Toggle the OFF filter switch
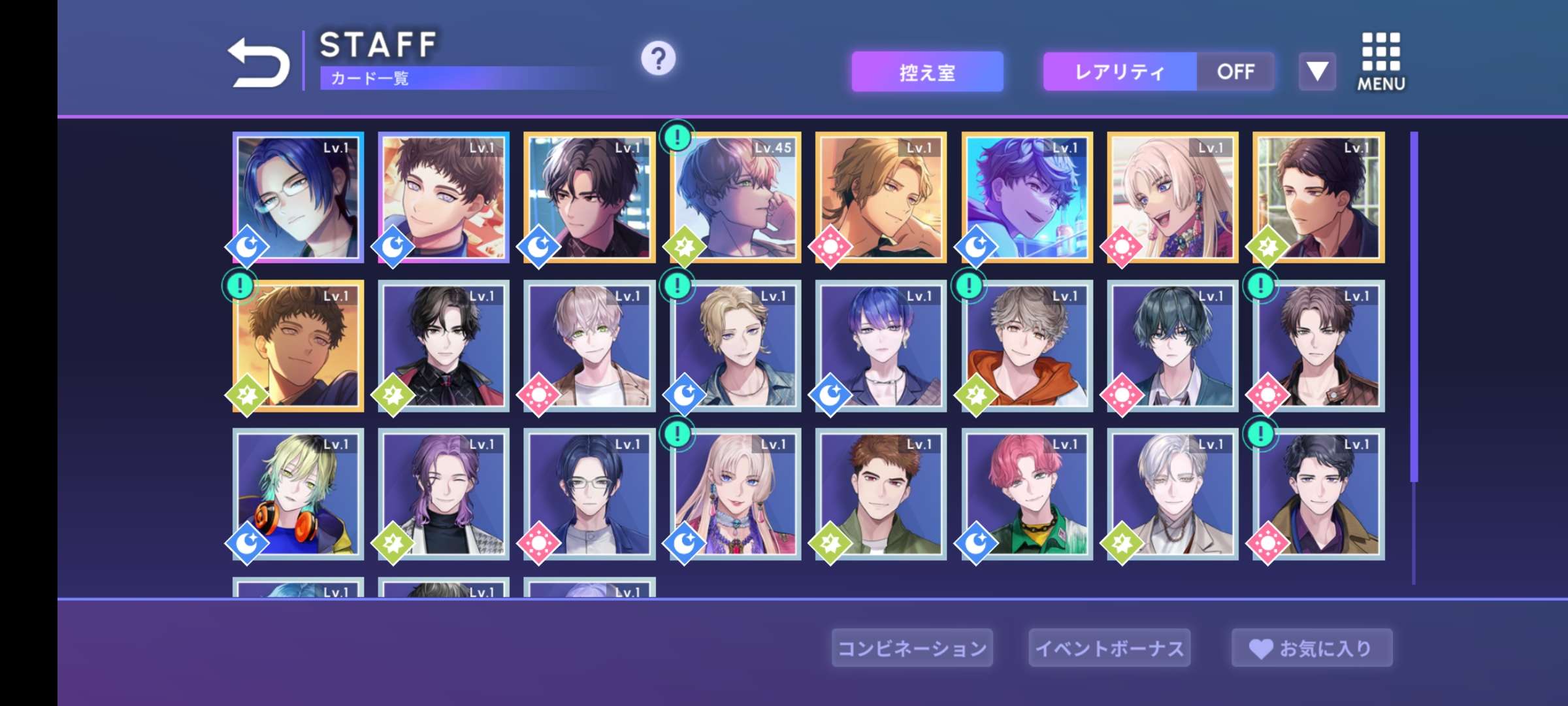1568x706 pixels. 1235,72
